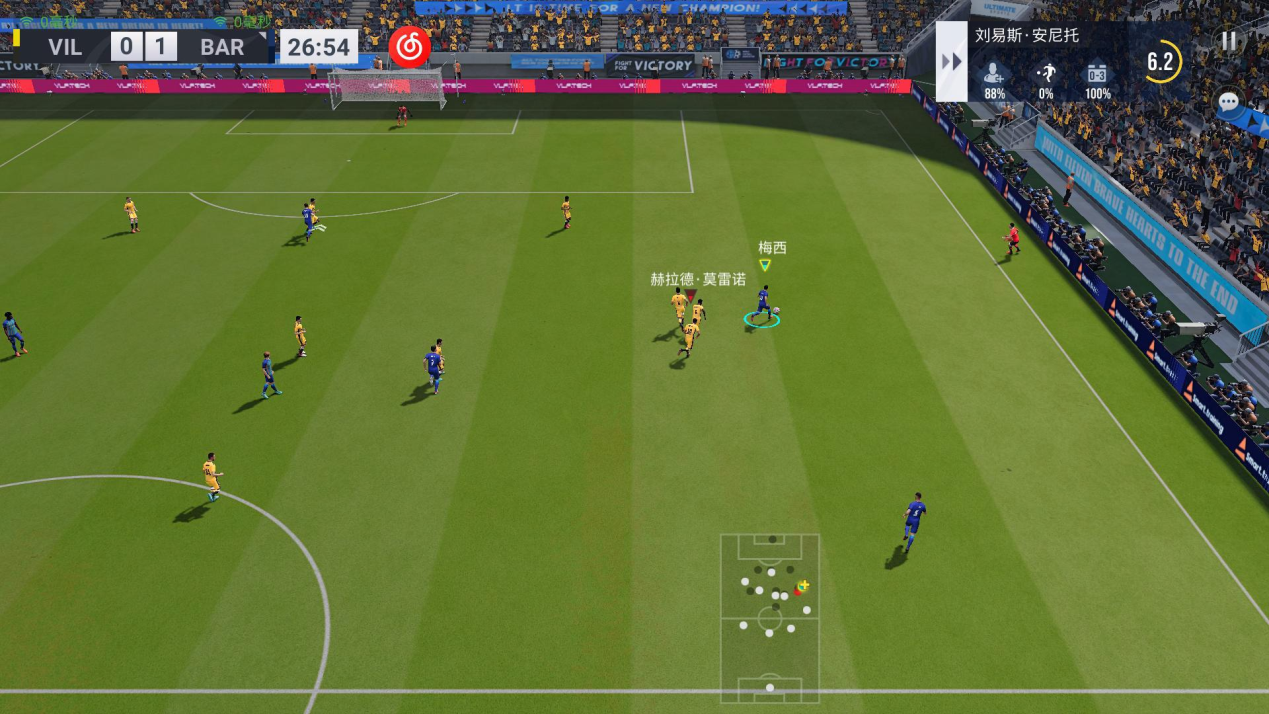Image resolution: width=1269 pixels, height=714 pixels.
Task: Click the pitch radar minimap
Action: [769, 617]
